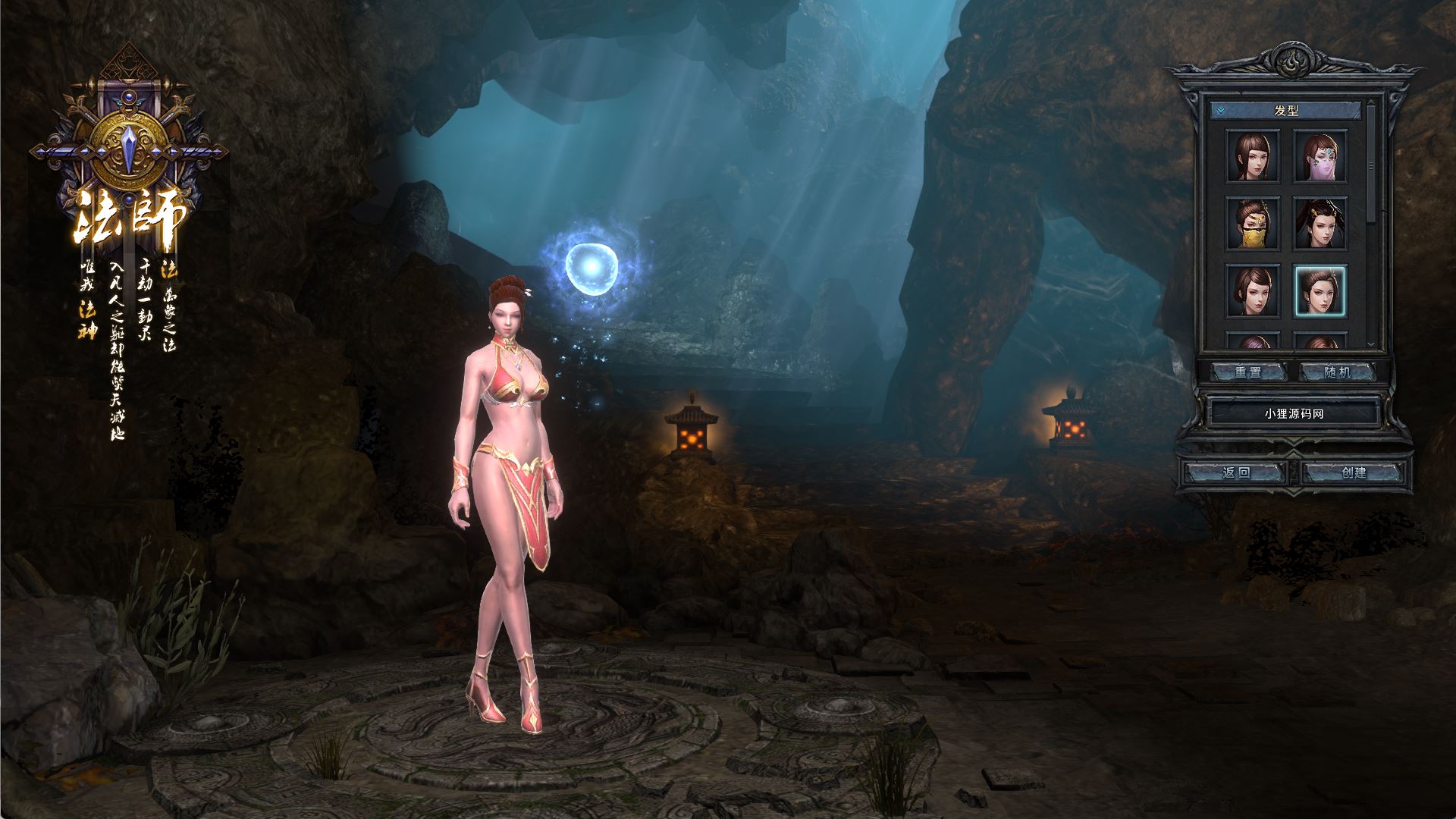Select the highlighted updo bun hairstyle
The height and width of the screenshot is (819, 1456).
coord(1319,290)
